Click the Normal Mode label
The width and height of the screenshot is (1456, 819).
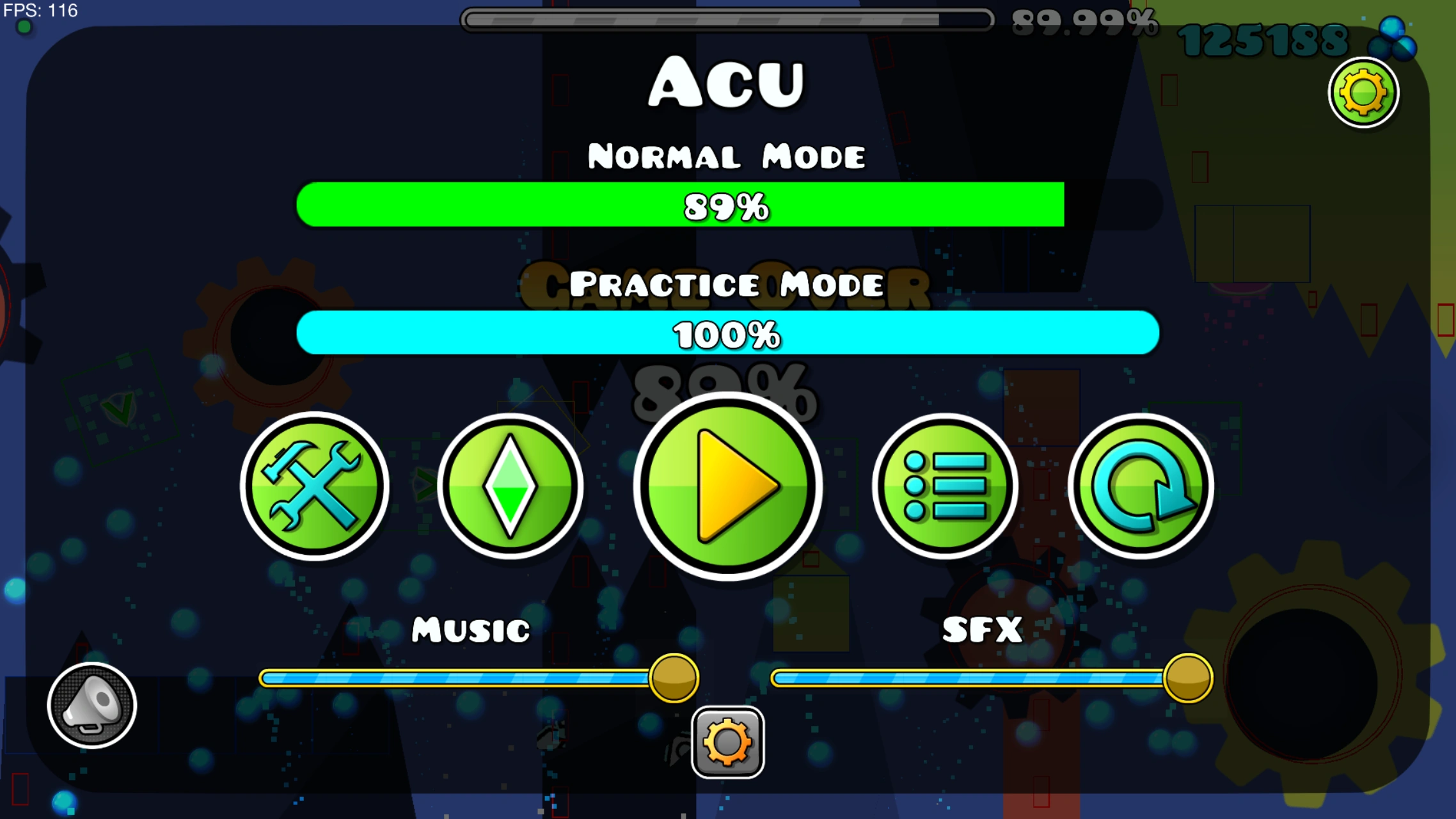727,155
